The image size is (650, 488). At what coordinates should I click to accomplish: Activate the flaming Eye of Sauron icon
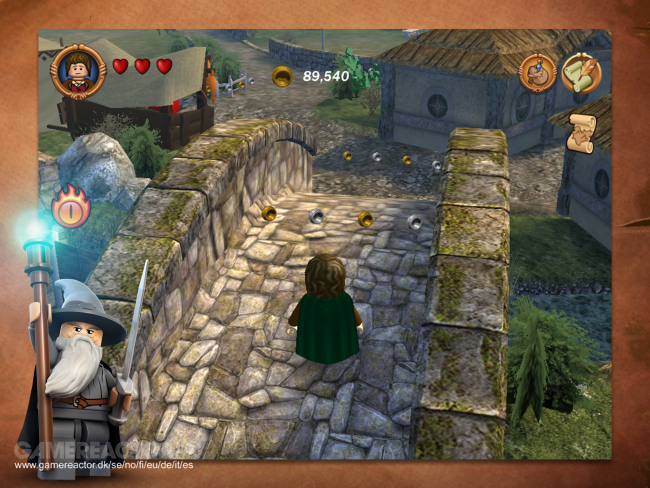[70, 209]
